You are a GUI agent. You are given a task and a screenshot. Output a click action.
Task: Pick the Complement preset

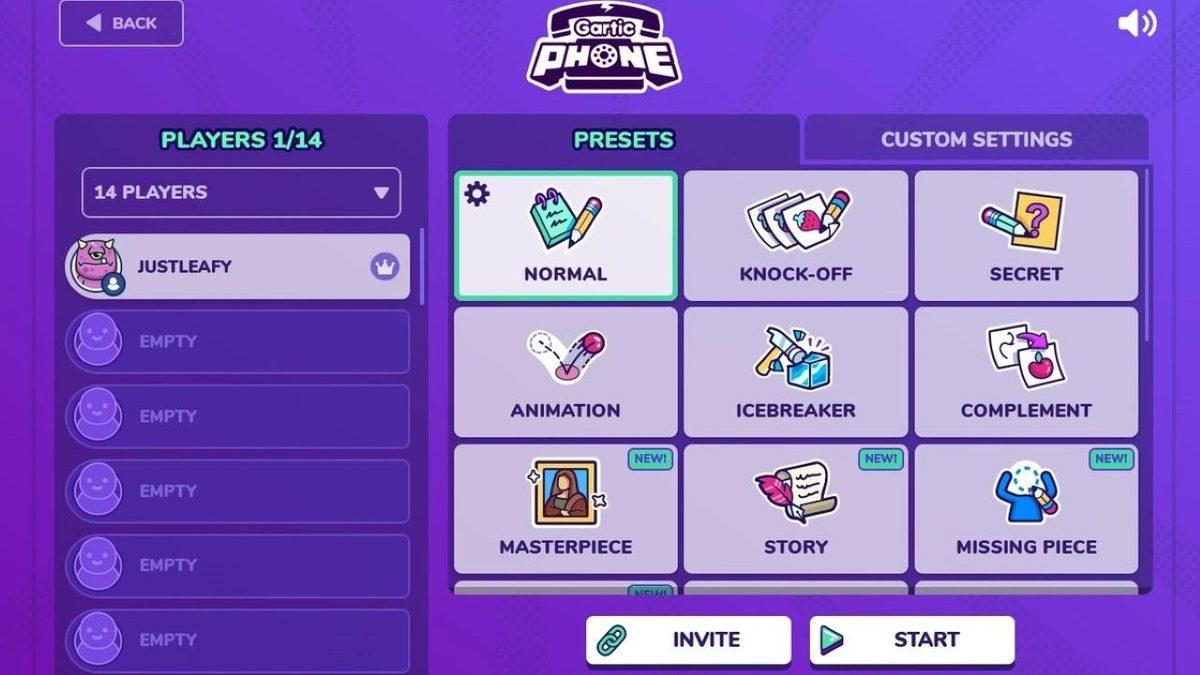tap(1026, 372)
